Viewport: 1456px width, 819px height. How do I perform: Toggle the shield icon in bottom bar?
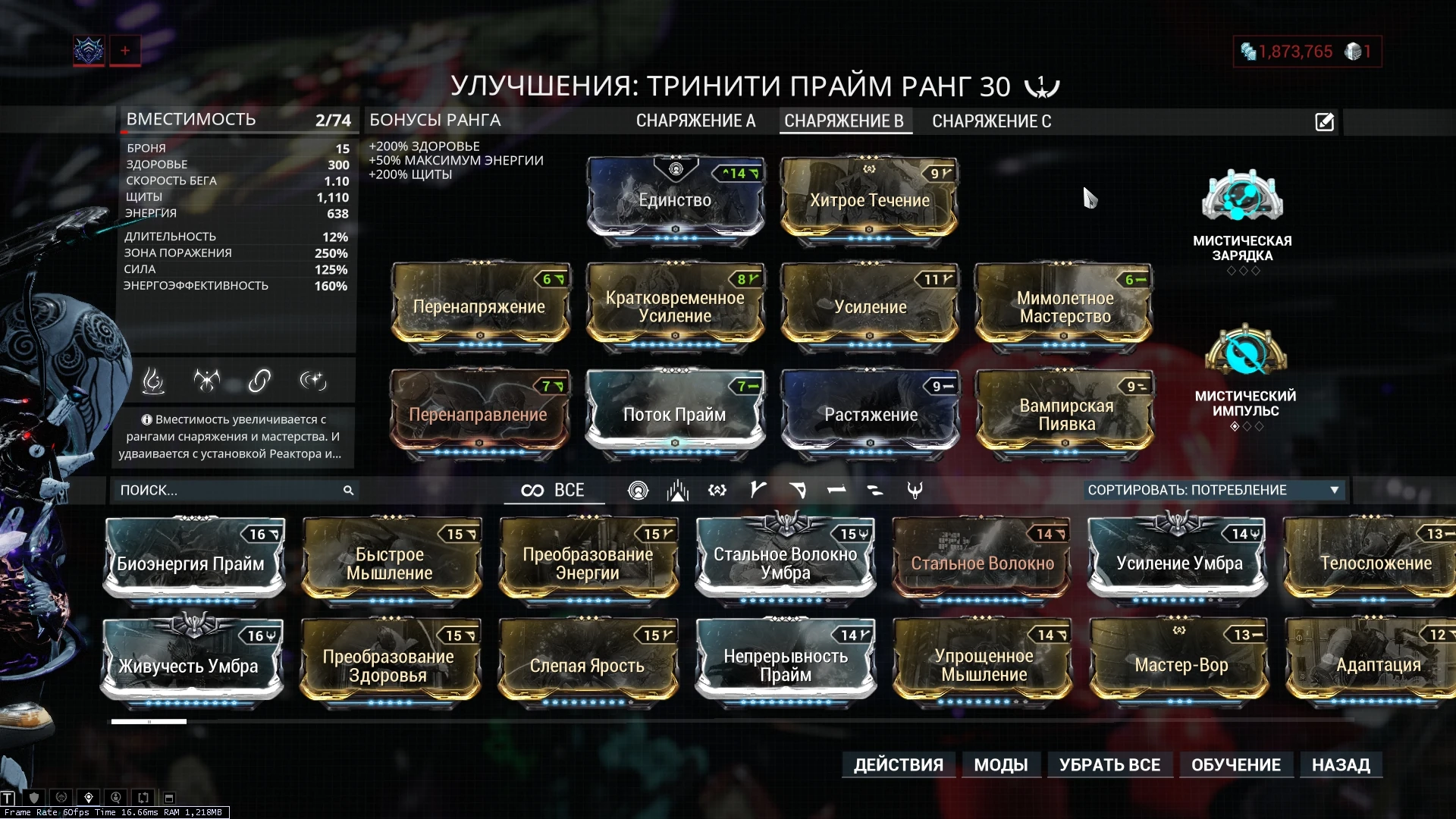[34, 797]
